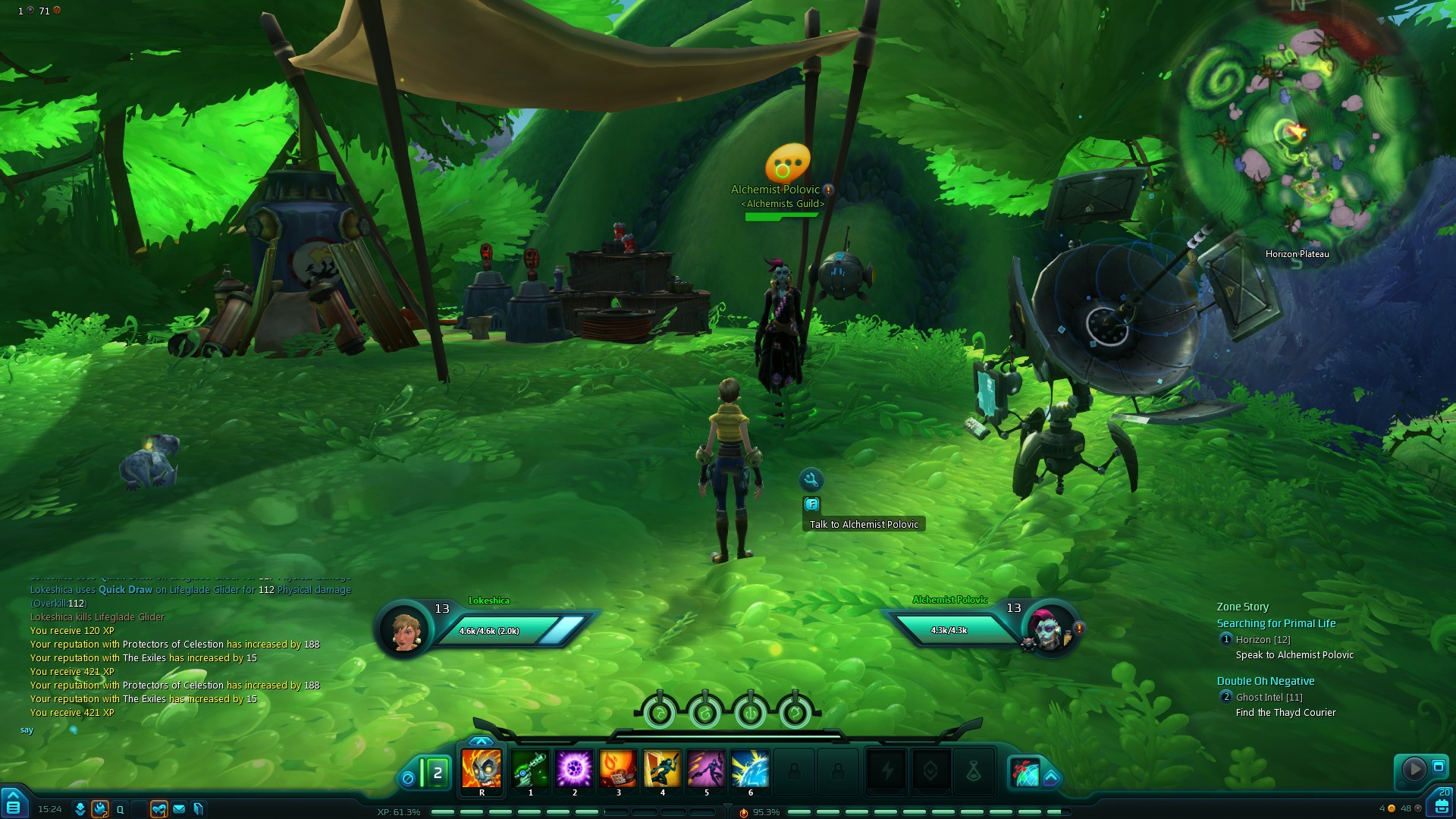The width and height of the screenshot is (1456, 819).
Task: Select the Double Oh Negative quest
Action: (x=1266, y=681)
